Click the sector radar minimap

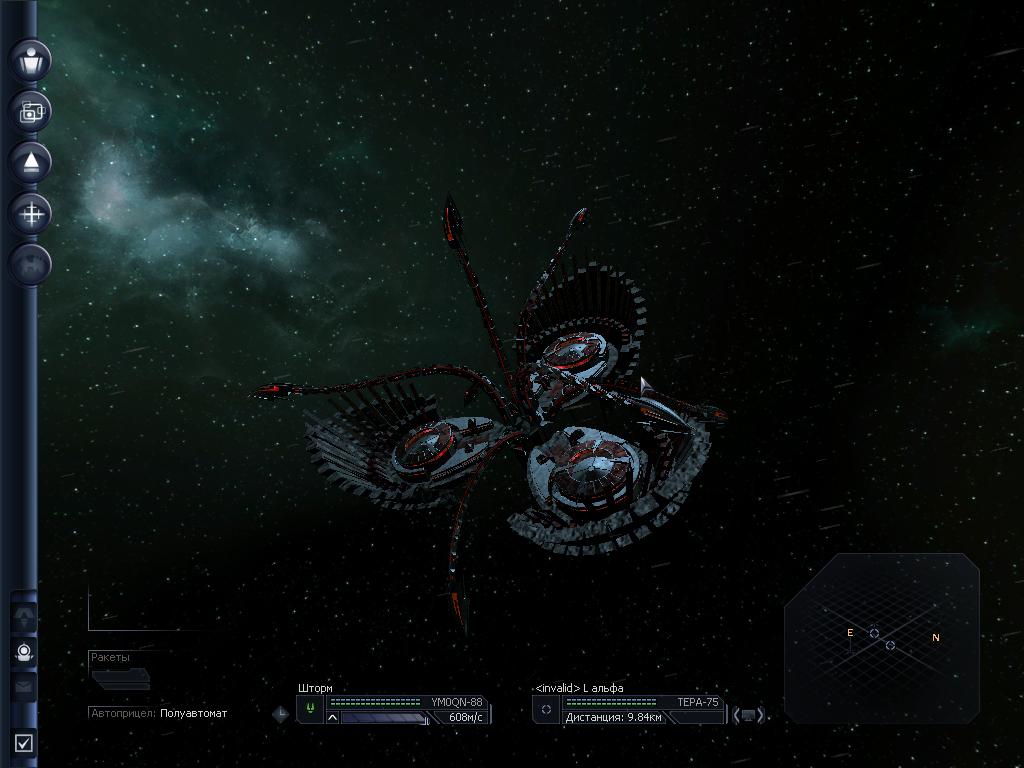[881, 637]
